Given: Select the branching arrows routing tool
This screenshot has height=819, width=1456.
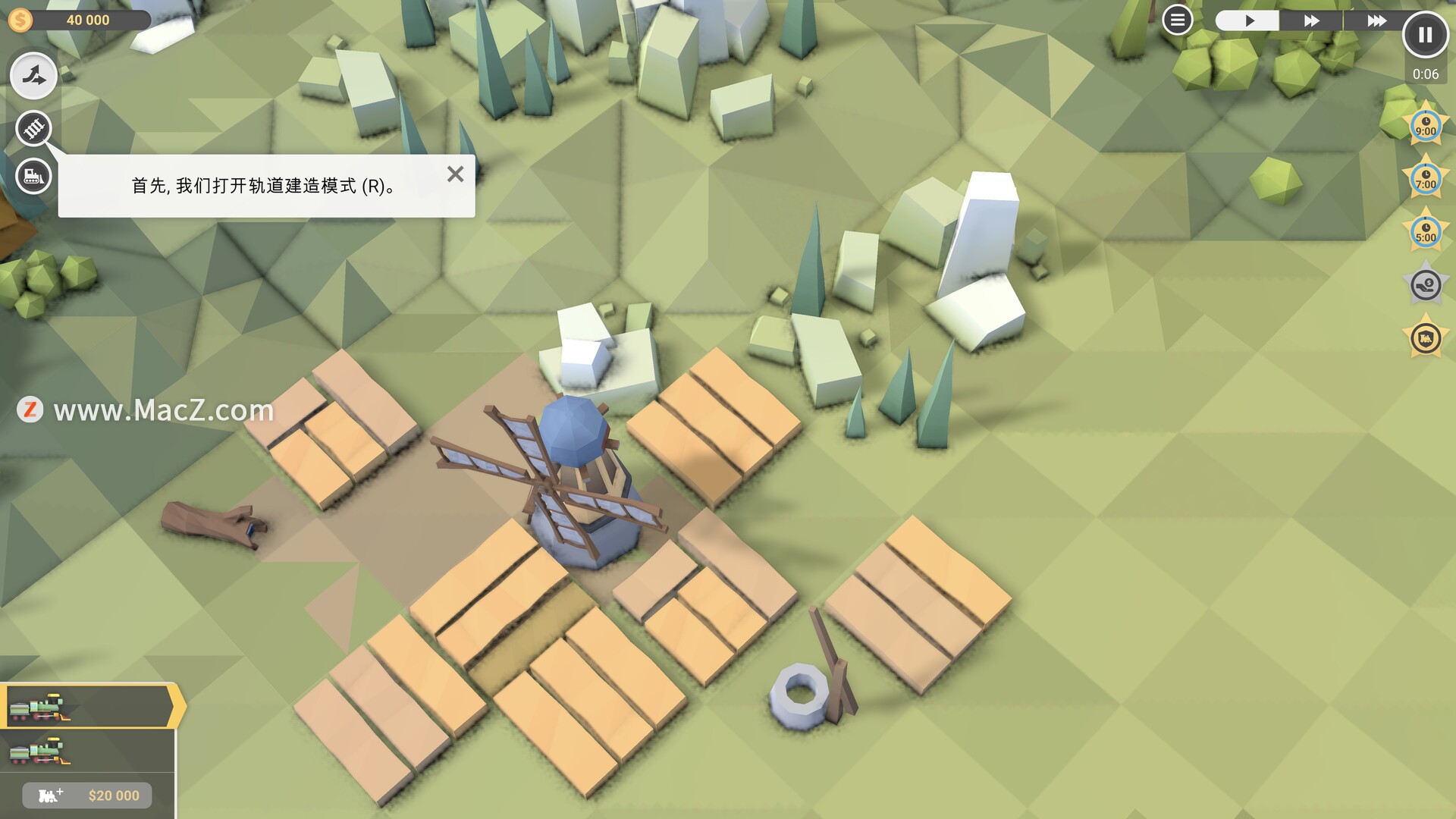Looking at the screenshot, I should click(33, 76).
